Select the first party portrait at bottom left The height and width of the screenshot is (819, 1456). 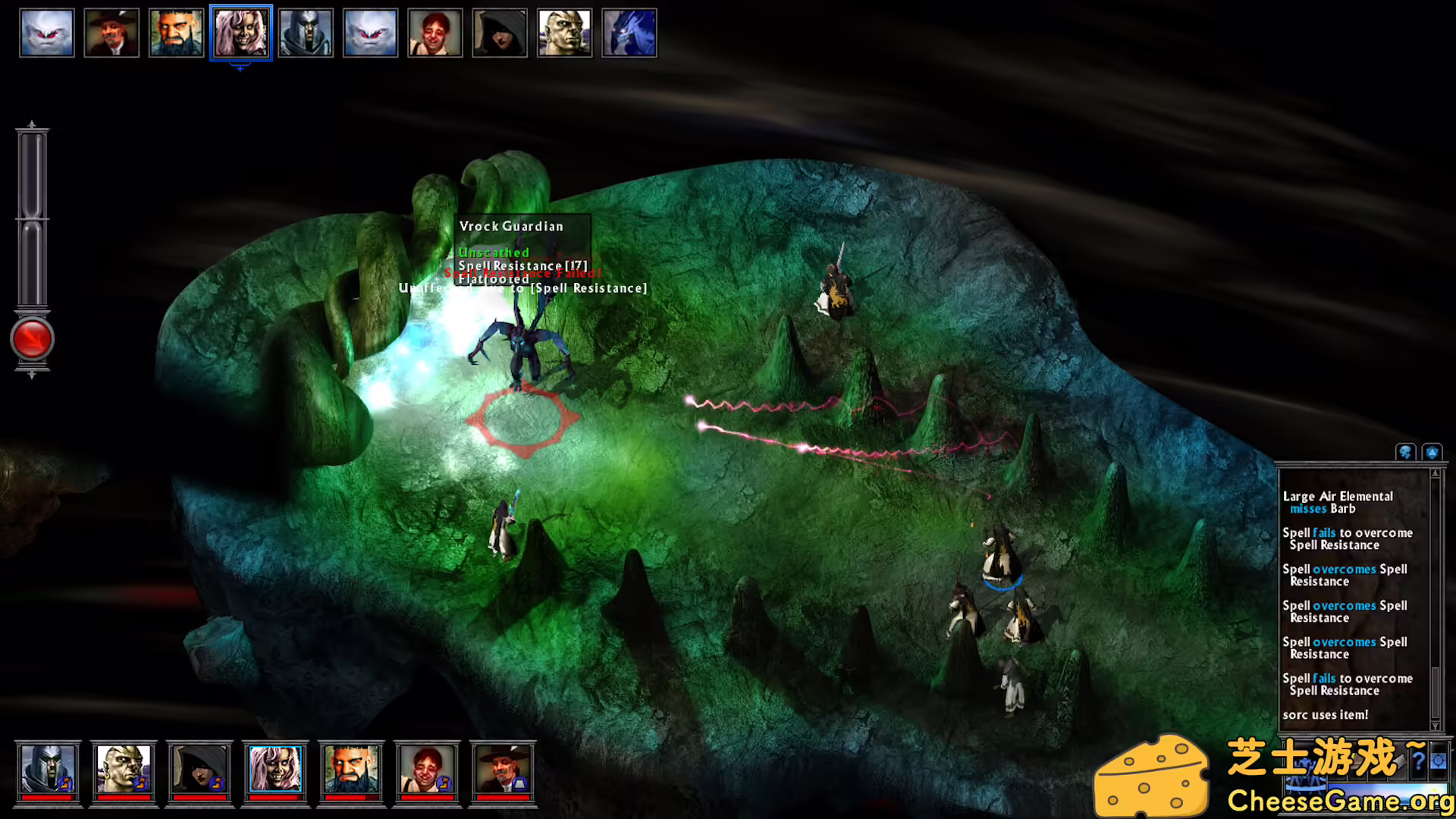tap(47, 769)
